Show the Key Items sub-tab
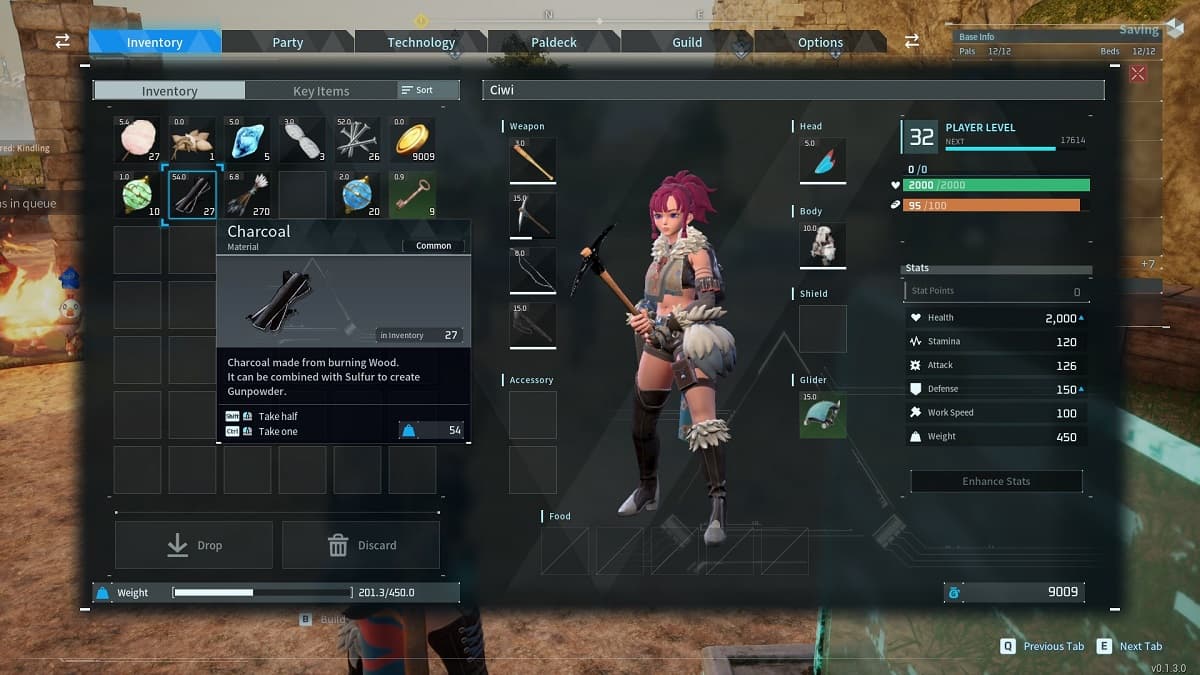This screenshot has height=675, width=1200. 321,91
